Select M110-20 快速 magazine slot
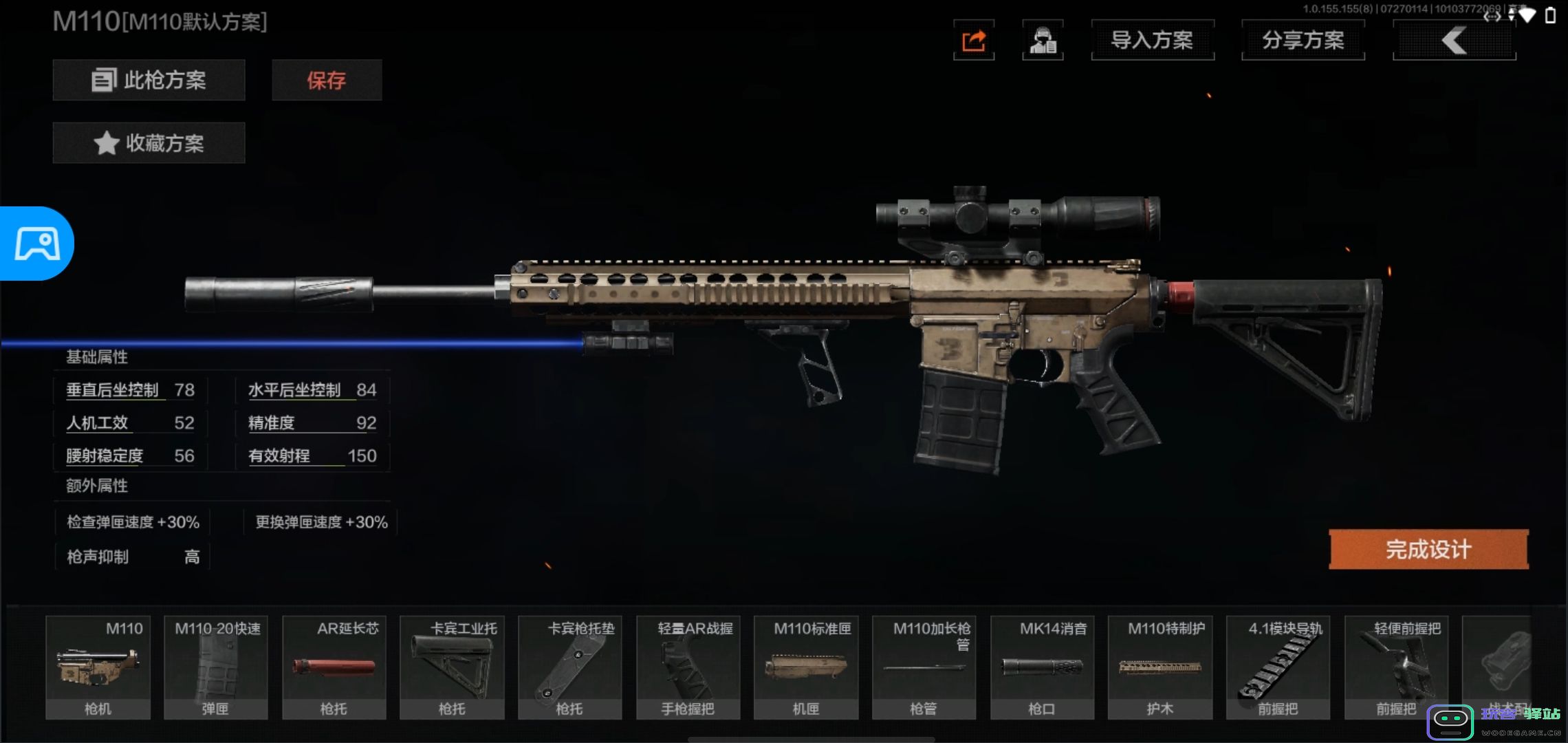The height and width of the screenshot is (743, 1568). 216,667
